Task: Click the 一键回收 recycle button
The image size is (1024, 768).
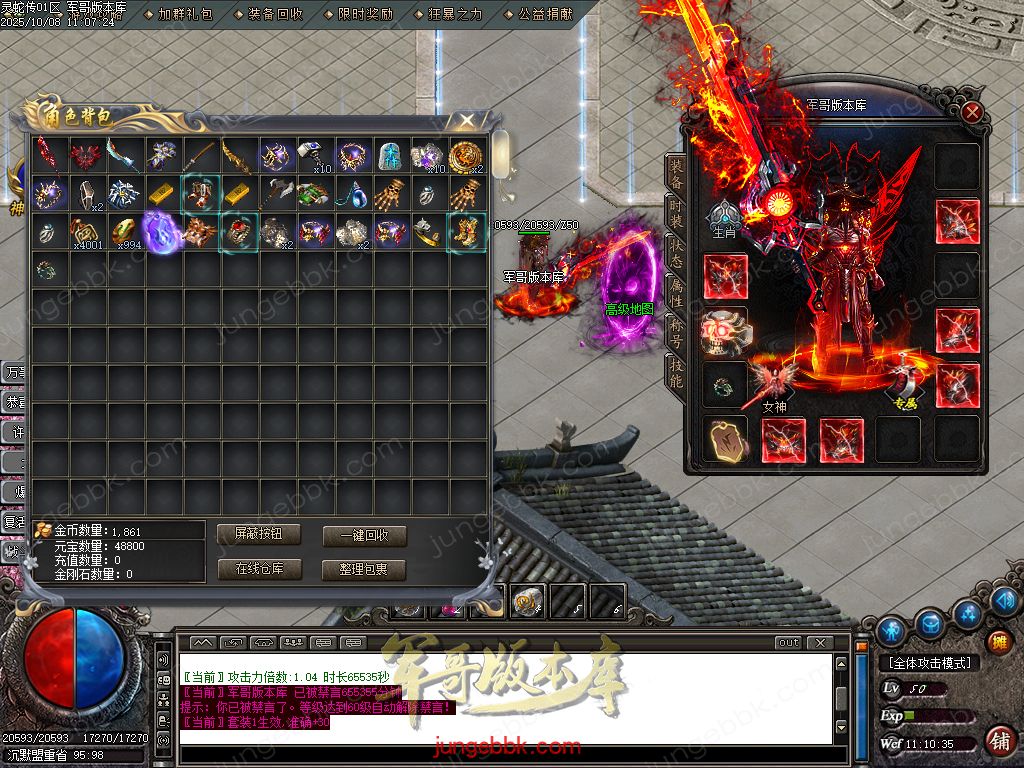Action: (364, 536)
